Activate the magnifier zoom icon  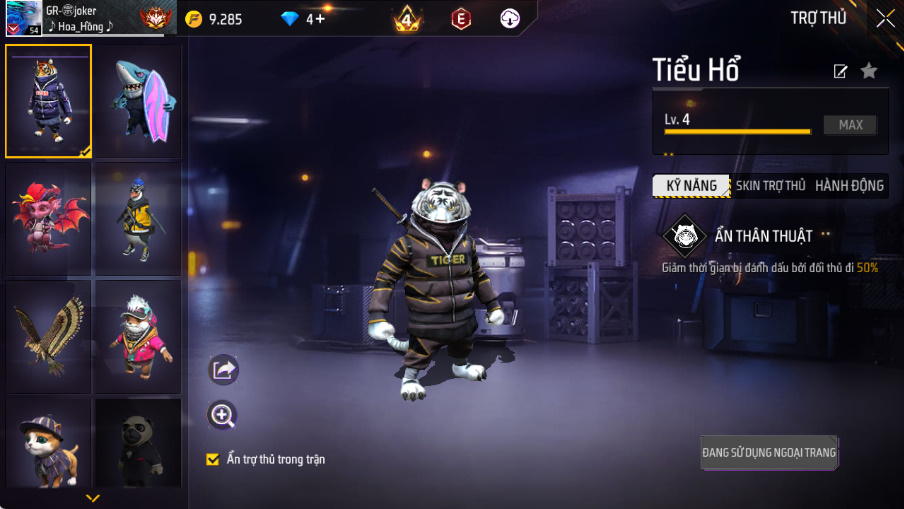click(x=222, y=415)
